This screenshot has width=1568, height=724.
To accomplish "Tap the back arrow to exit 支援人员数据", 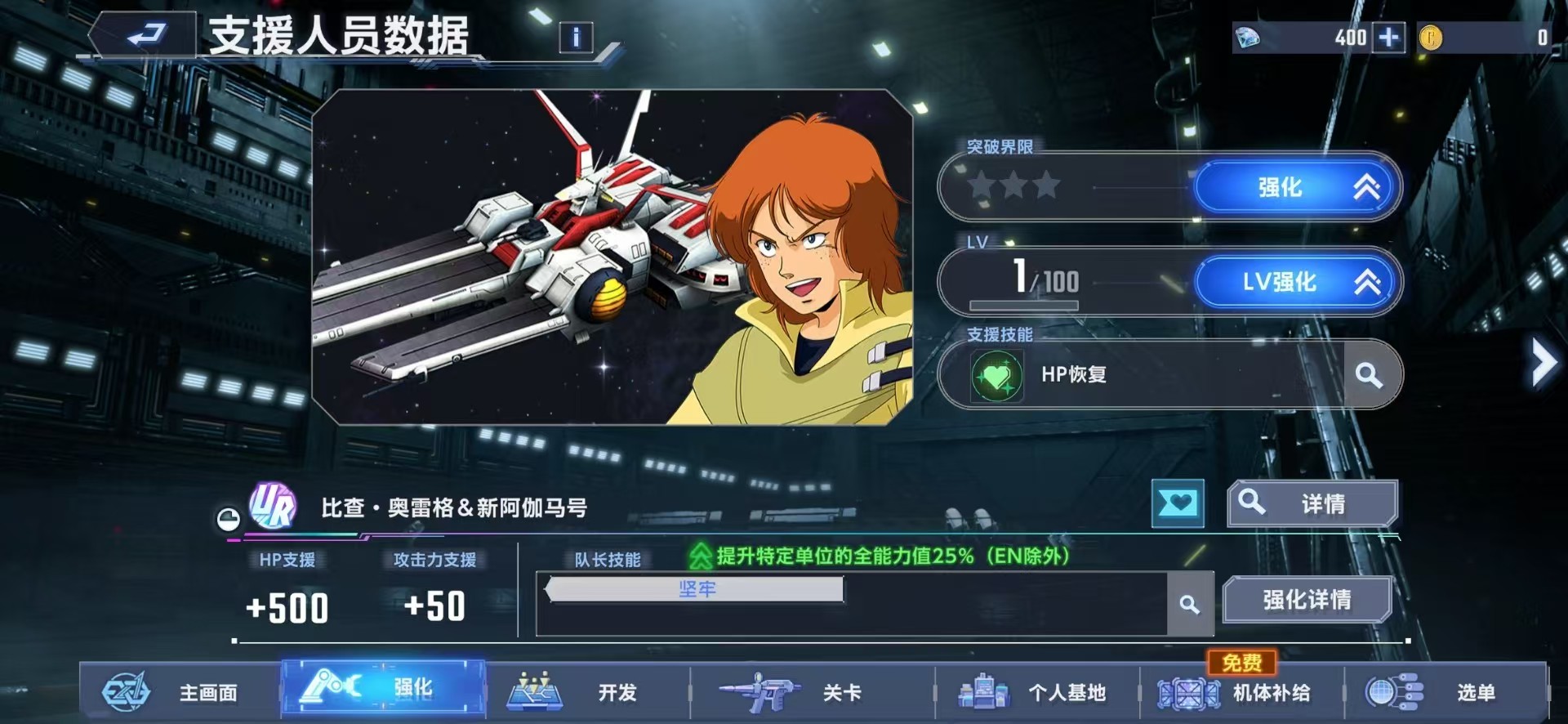I will tap(147, 36).
